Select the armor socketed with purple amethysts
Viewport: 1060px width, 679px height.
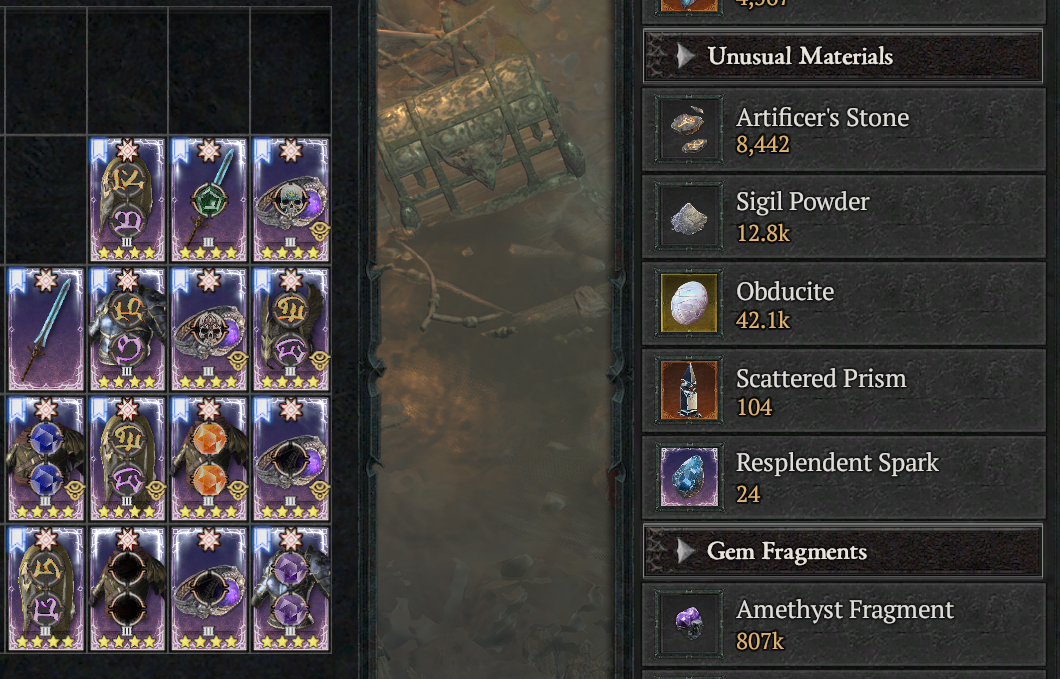(291, 590)
